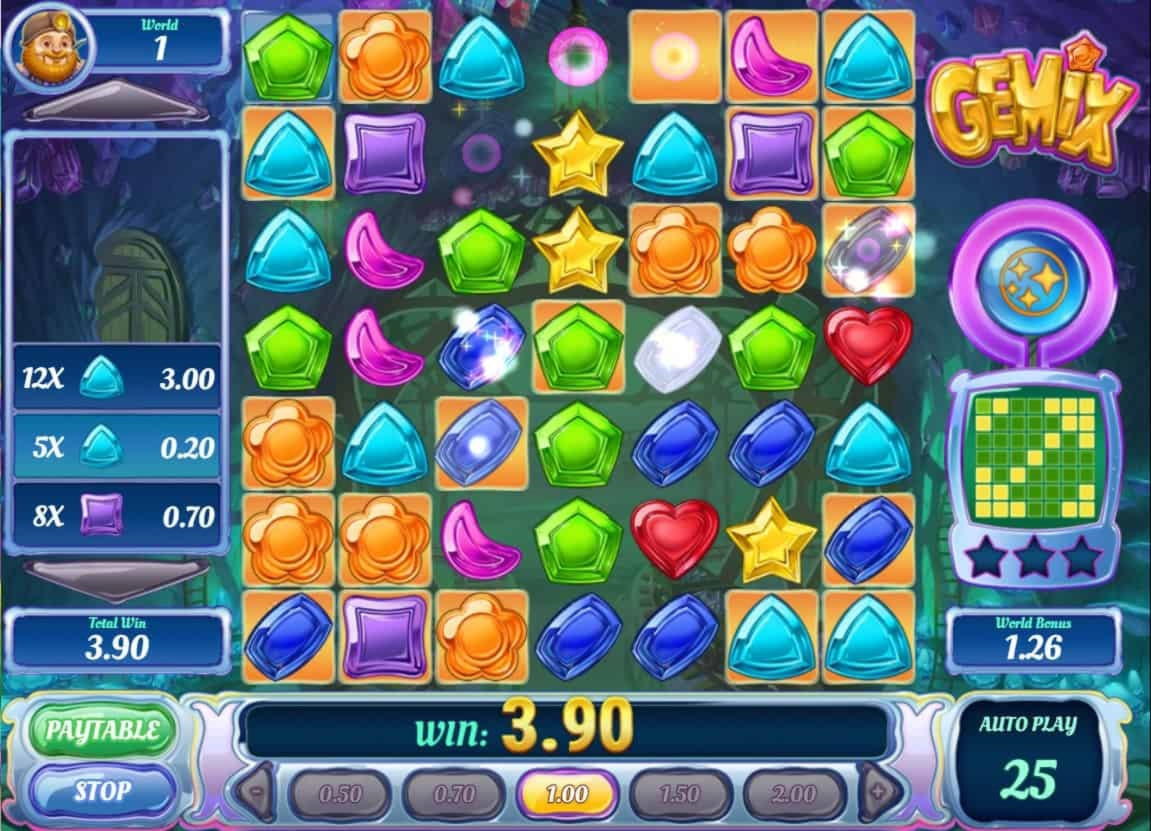Pick the 2.00 bet amount
The width and height of the screenshot is (1151, 831).
pos(794,795)
